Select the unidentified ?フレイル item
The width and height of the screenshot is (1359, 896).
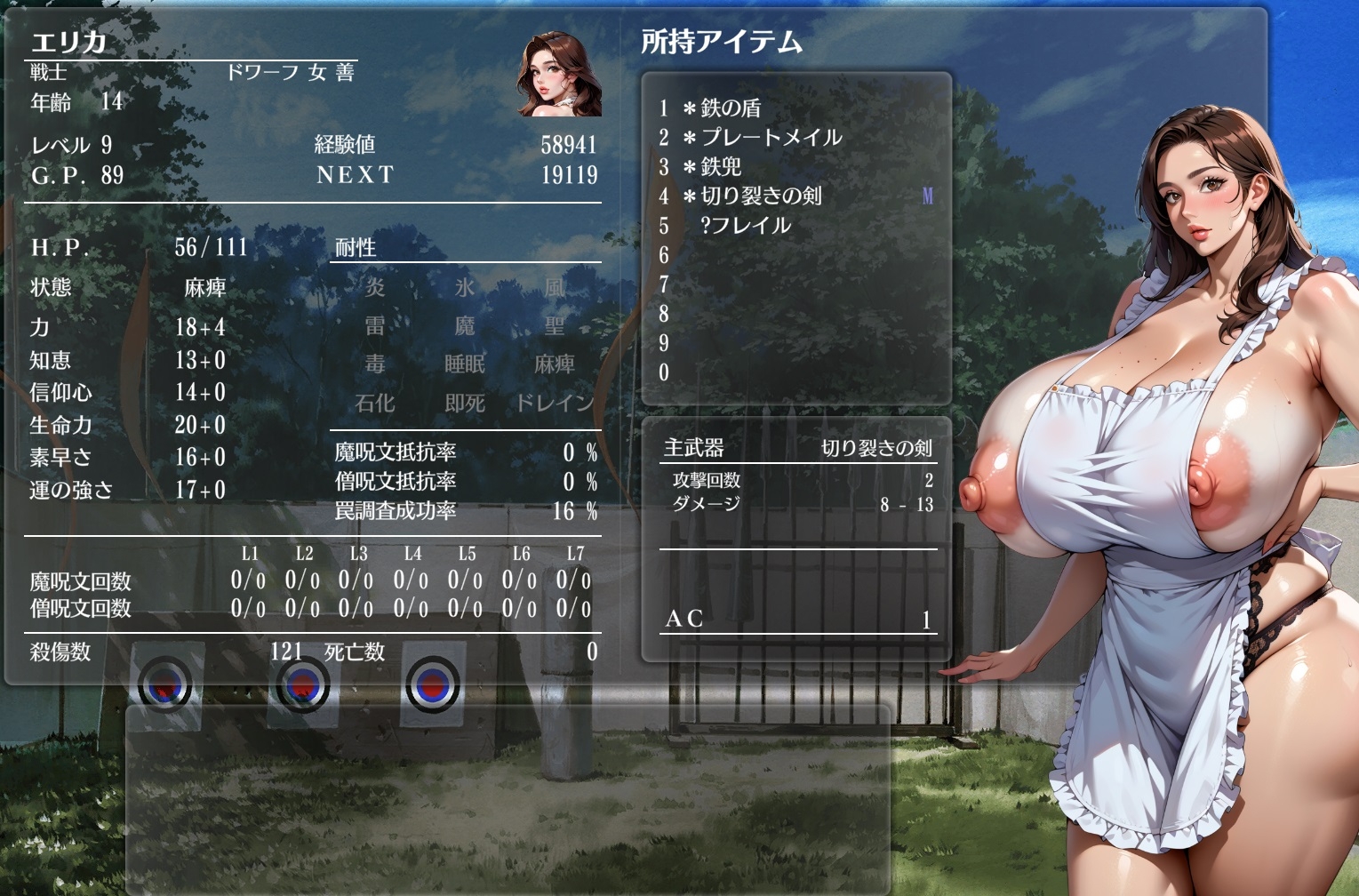pos(745,226)
